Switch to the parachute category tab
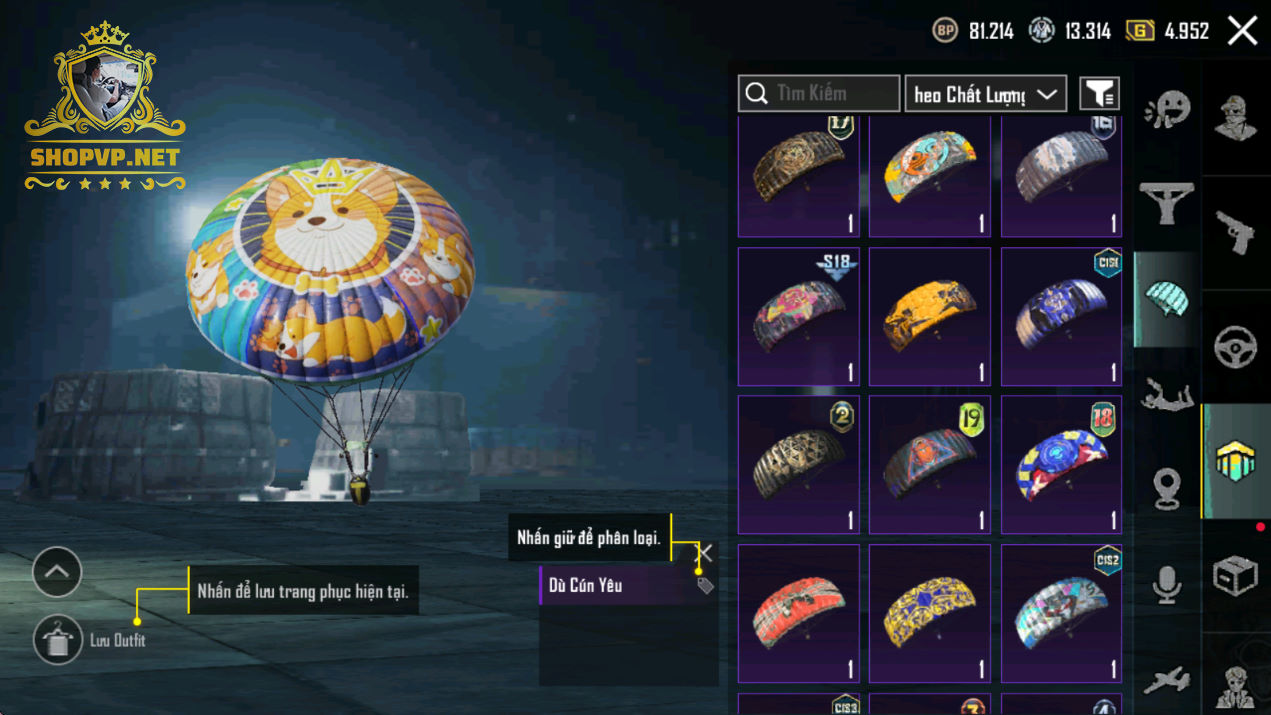The image size is (1271, 715). pos(1166,298)
